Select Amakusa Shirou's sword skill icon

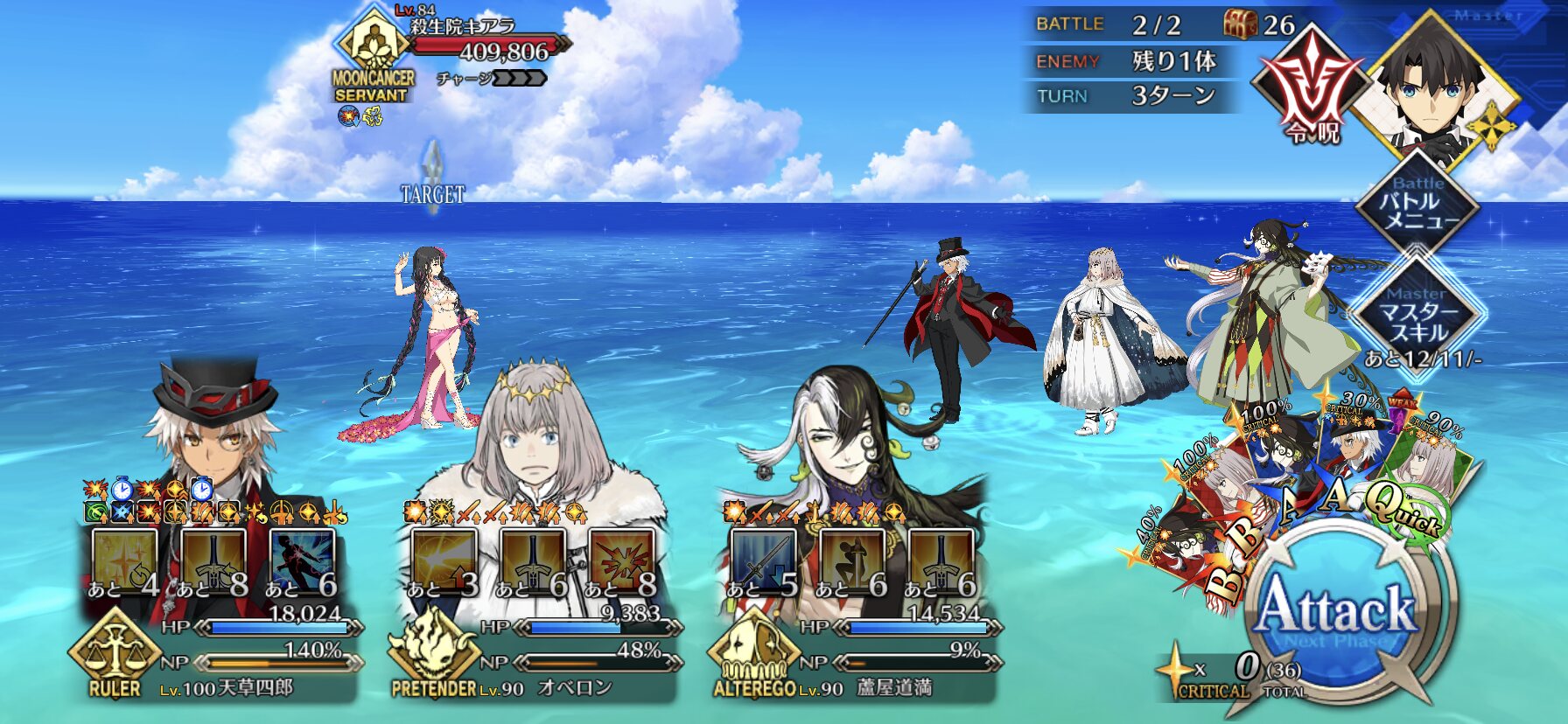point(214,560)
